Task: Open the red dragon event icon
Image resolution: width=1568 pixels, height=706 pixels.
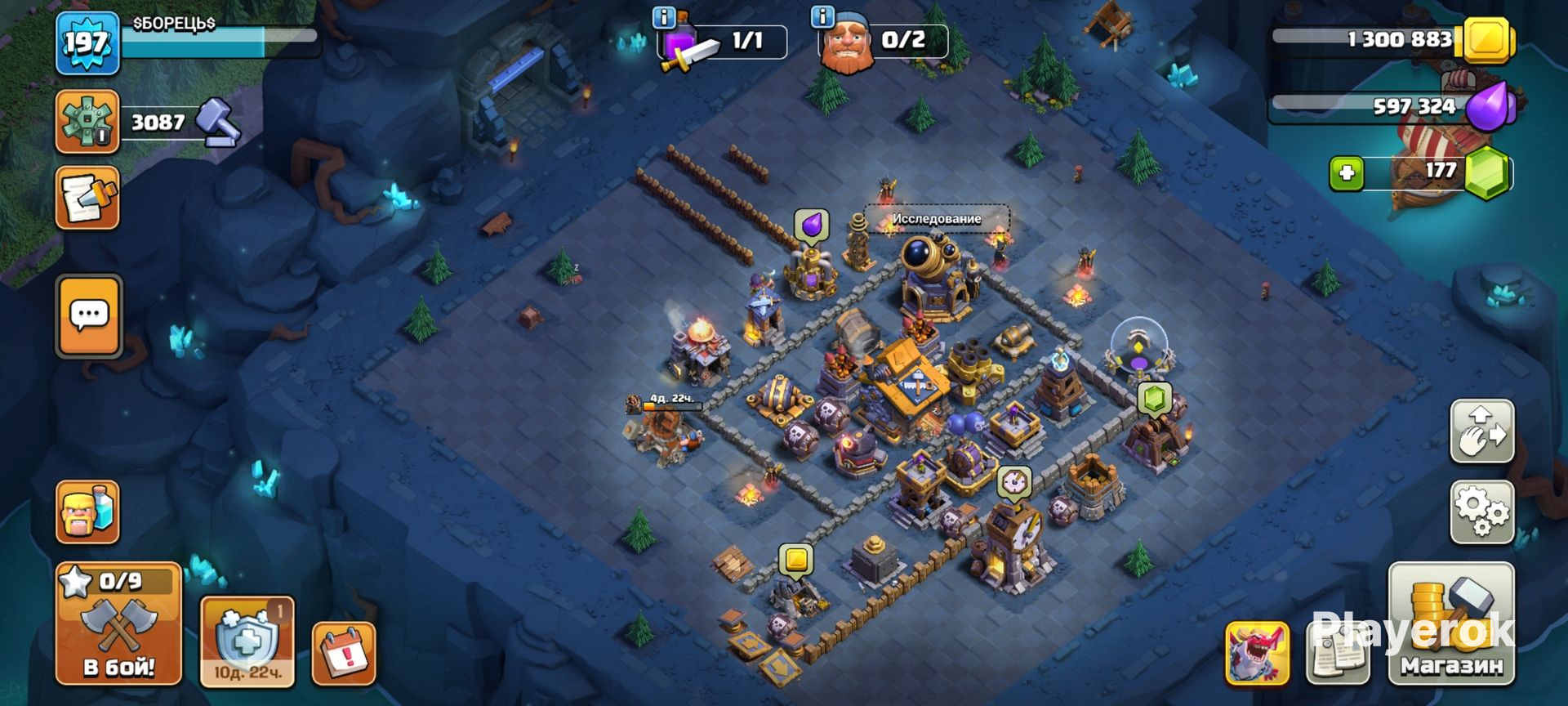Action: 1257,653
